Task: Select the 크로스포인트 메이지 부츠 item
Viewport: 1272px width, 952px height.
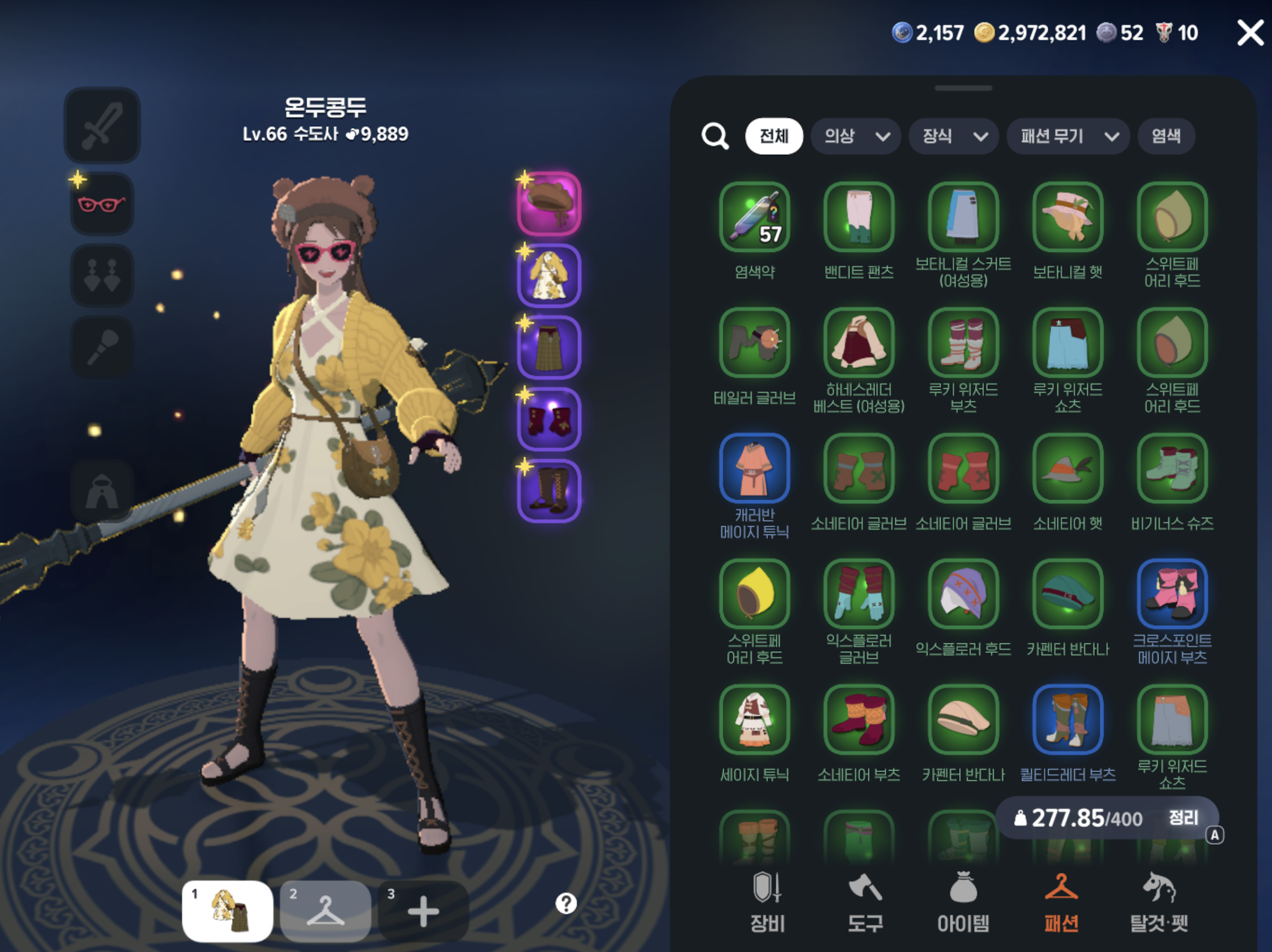Action: click(1172, 594)
